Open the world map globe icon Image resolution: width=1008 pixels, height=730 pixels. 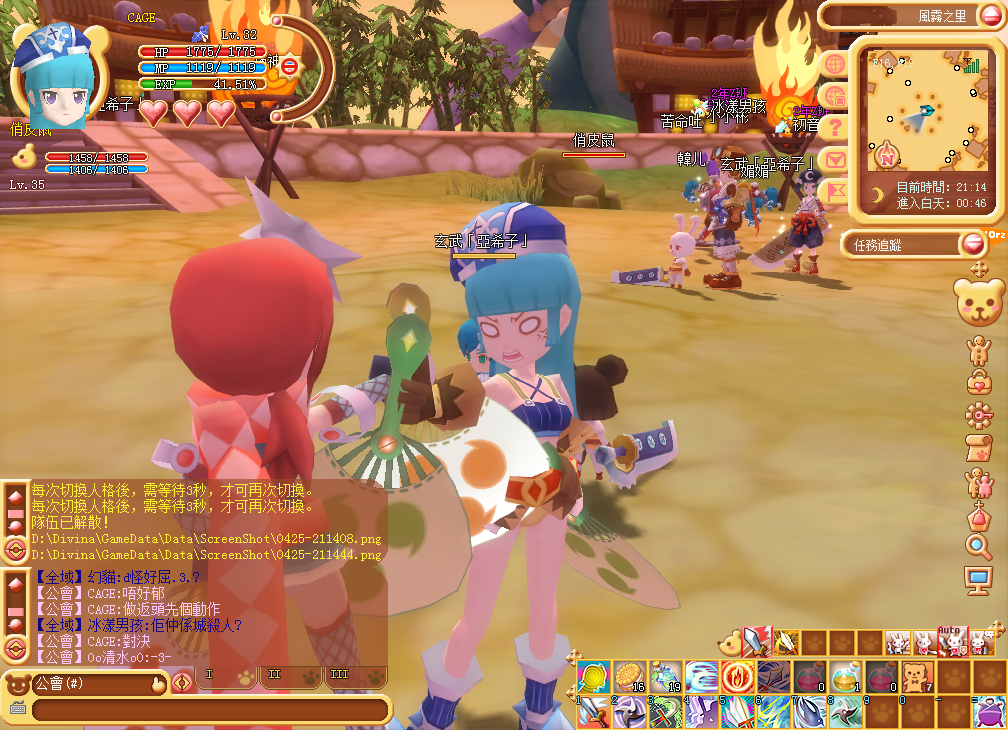pos(835,64)
